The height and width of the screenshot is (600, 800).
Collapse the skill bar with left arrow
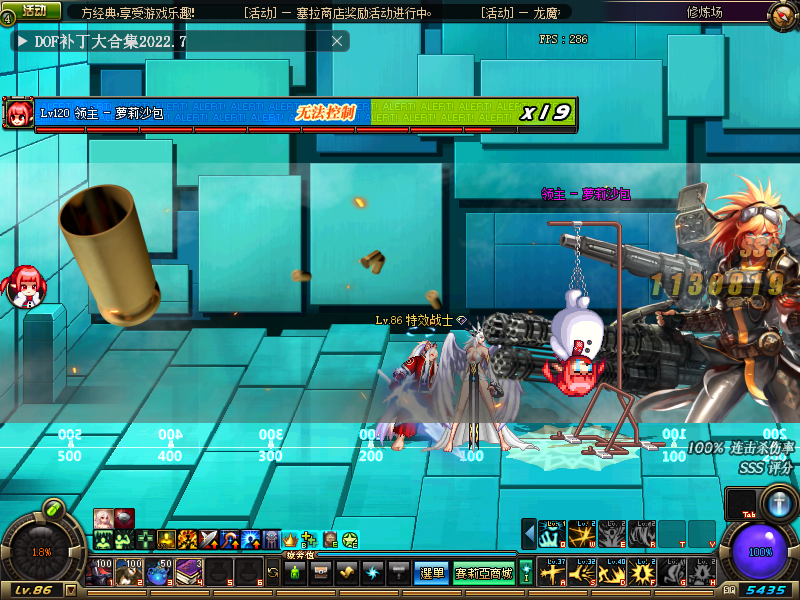(529, 534)
